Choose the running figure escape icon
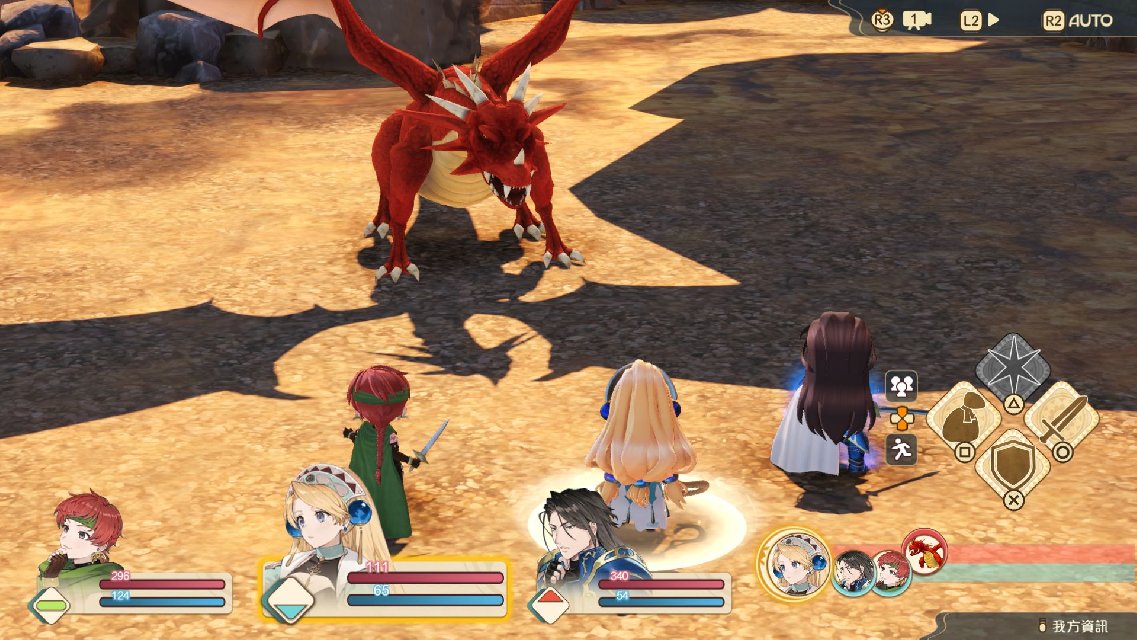This screenshot has height=640, width=1137. [902, 449]
